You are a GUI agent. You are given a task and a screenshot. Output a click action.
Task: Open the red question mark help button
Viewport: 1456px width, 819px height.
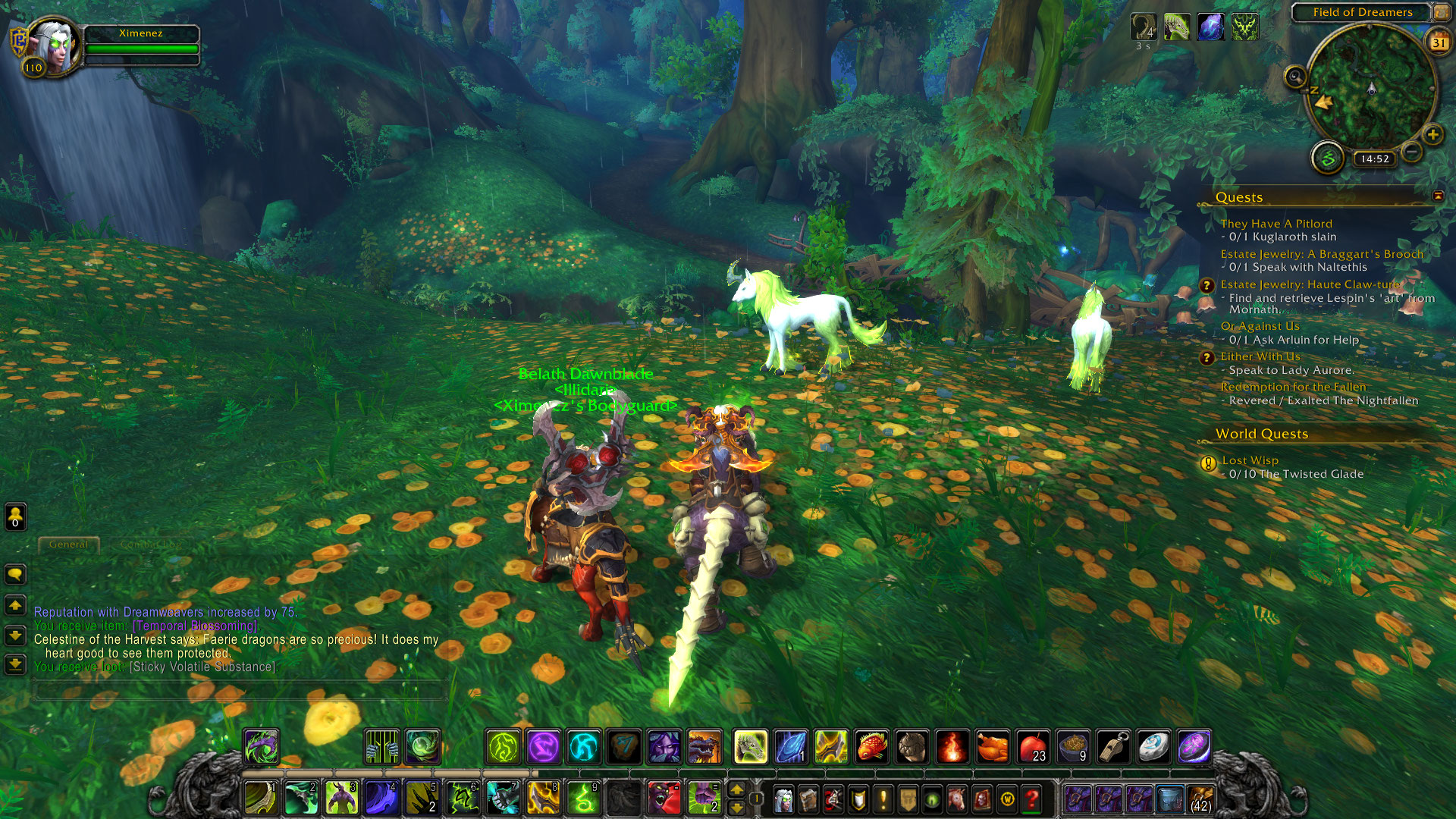tap(1031, 799)
